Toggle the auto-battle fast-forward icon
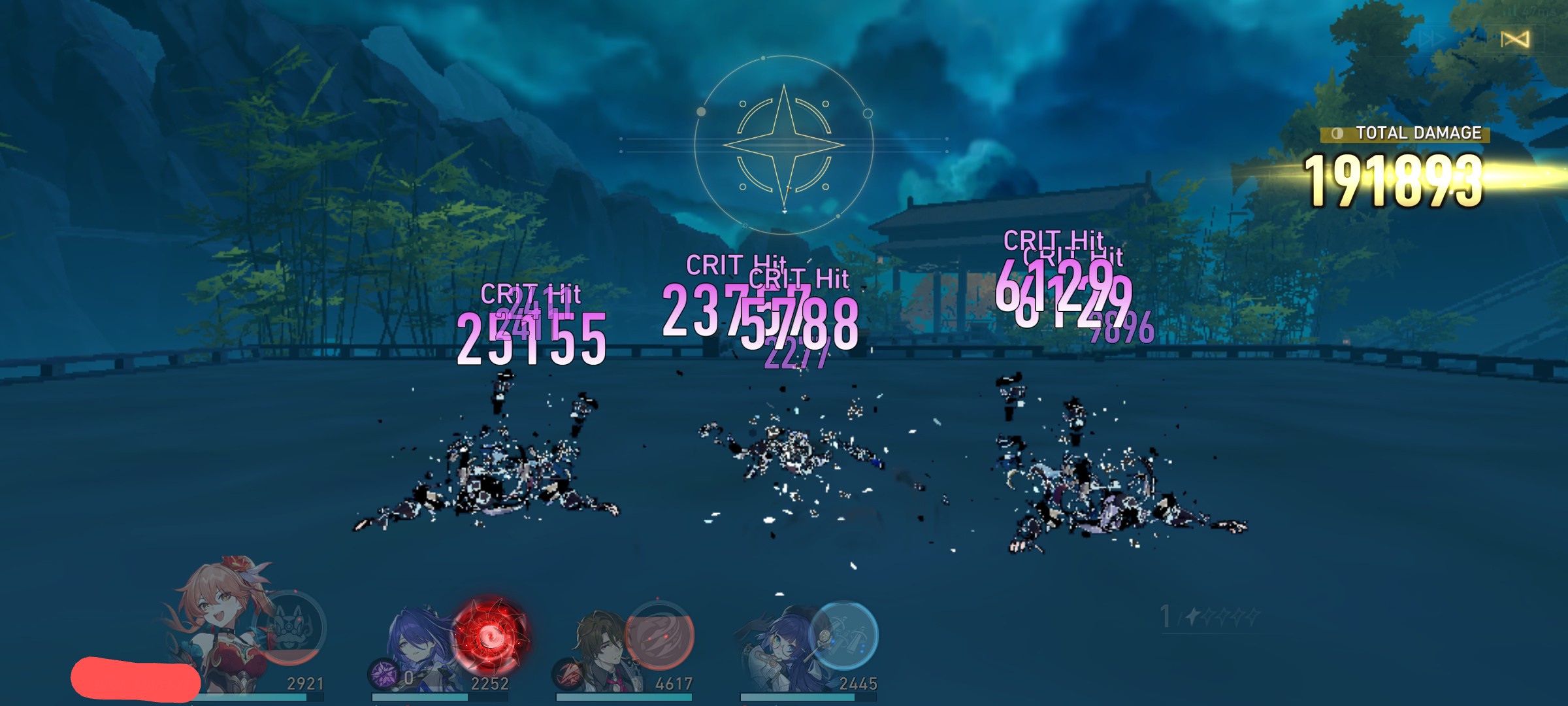 click(x=1431, y=39)
